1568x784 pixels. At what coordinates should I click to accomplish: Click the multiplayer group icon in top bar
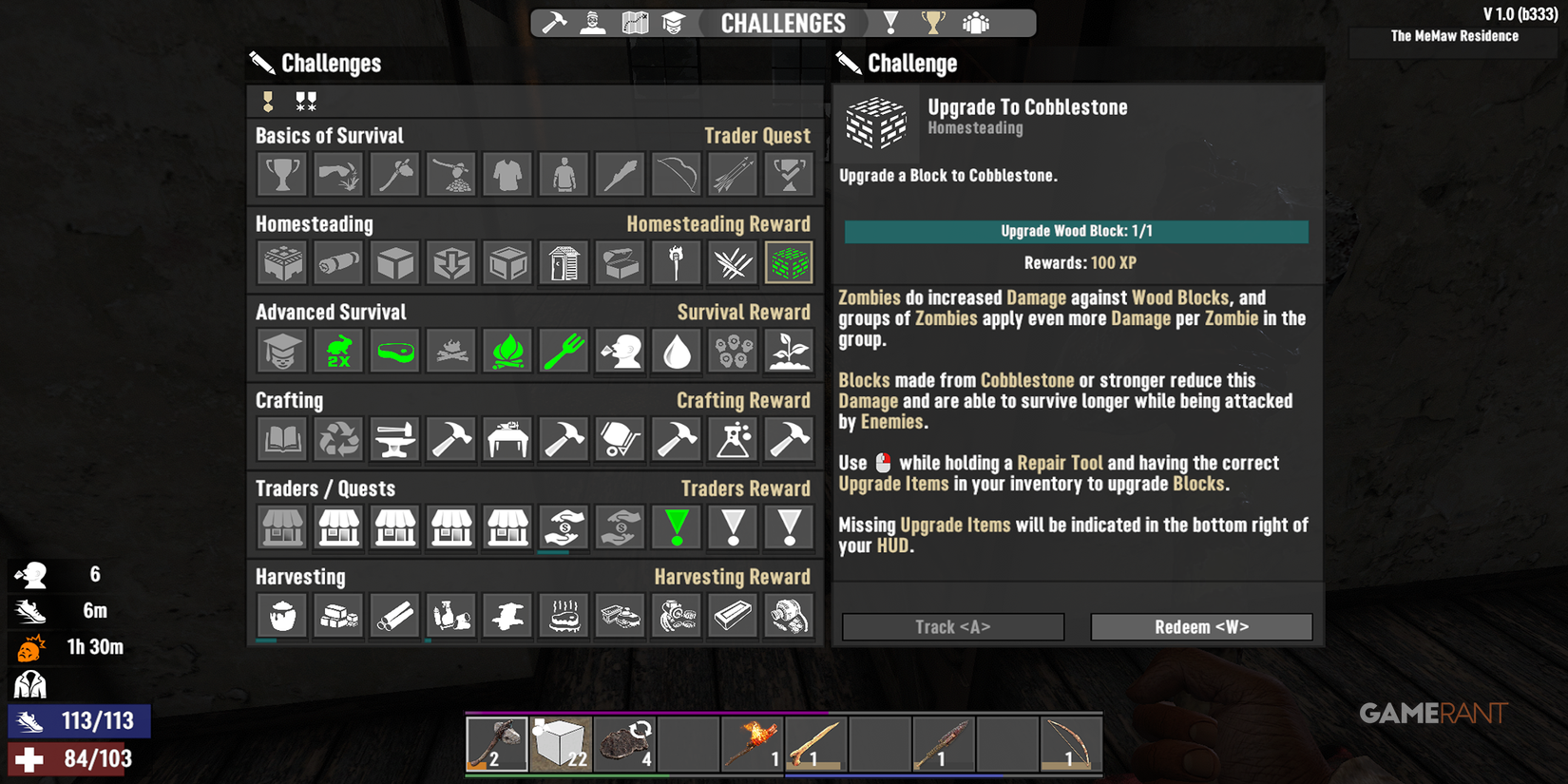[x=974, y=22]
